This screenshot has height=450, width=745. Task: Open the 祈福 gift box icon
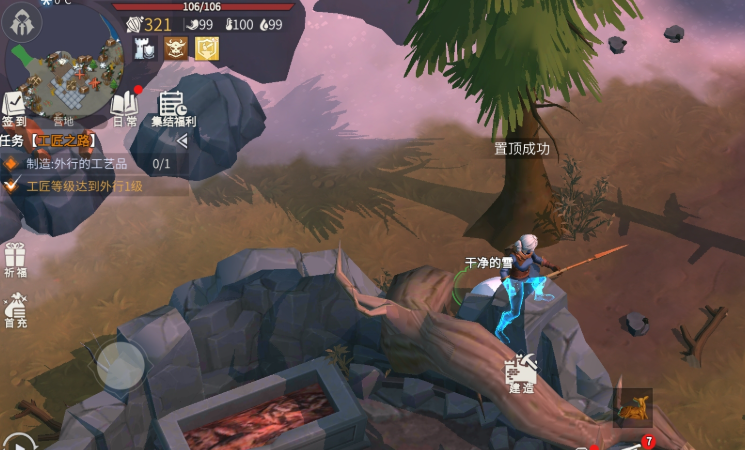coord(15,259)
